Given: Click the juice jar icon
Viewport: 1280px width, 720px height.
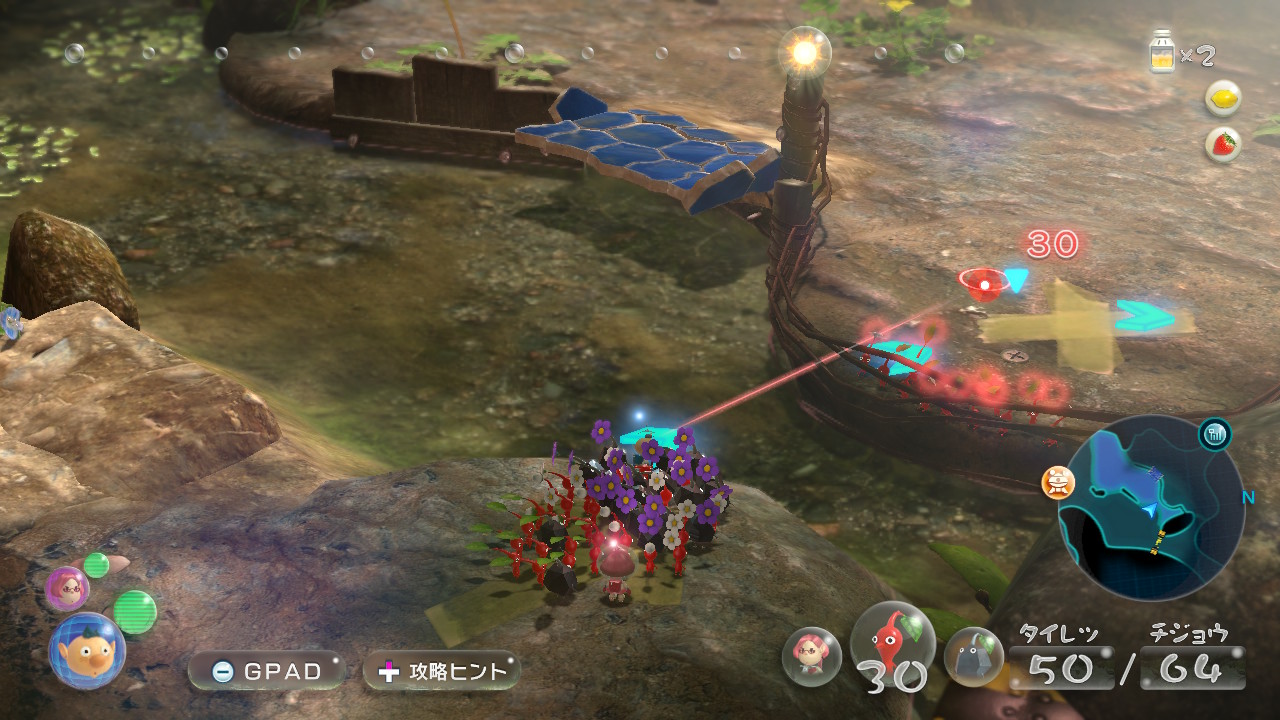Looking at the screenshot, I should [1163, 53].
